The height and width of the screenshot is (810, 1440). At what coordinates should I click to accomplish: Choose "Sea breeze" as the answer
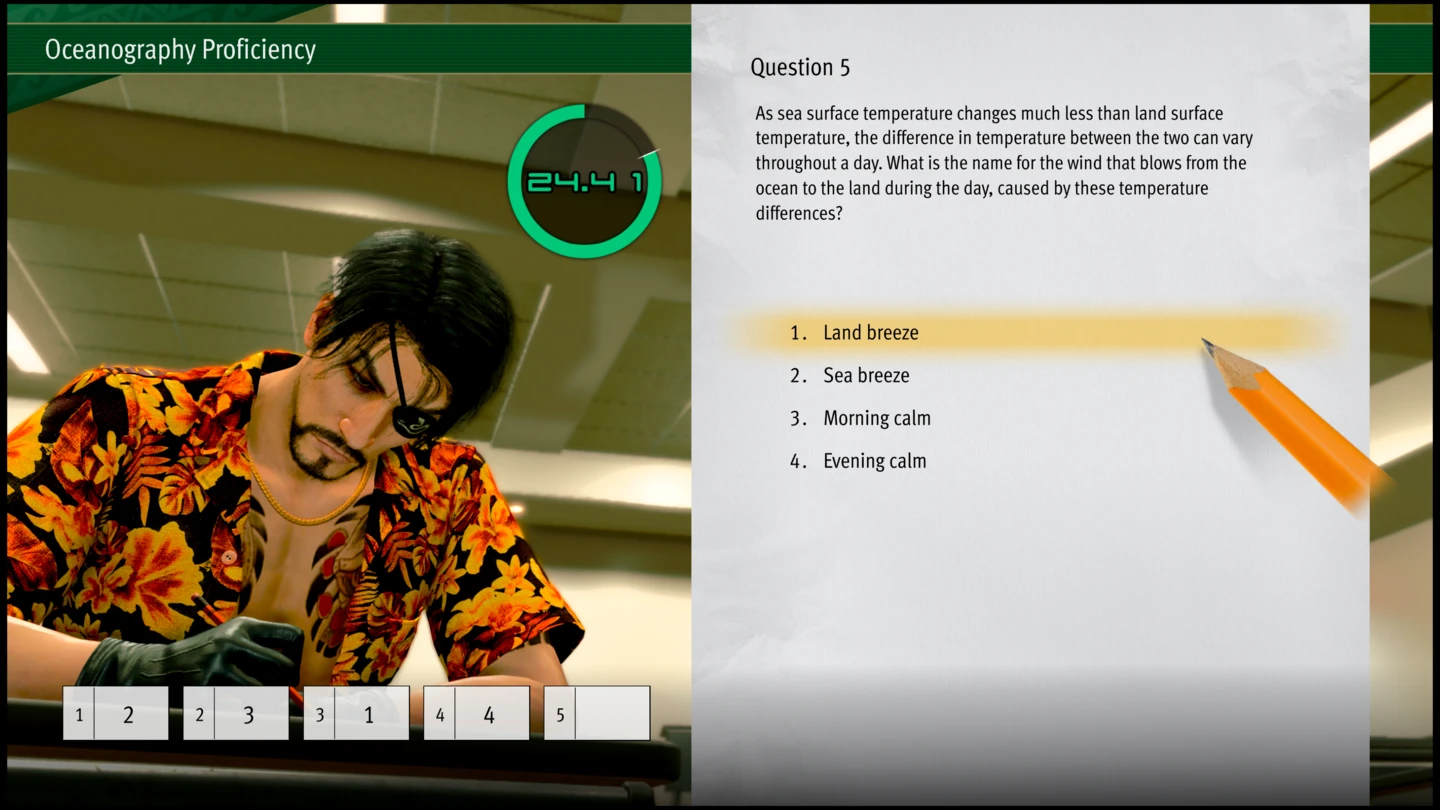tap(866, 376)
